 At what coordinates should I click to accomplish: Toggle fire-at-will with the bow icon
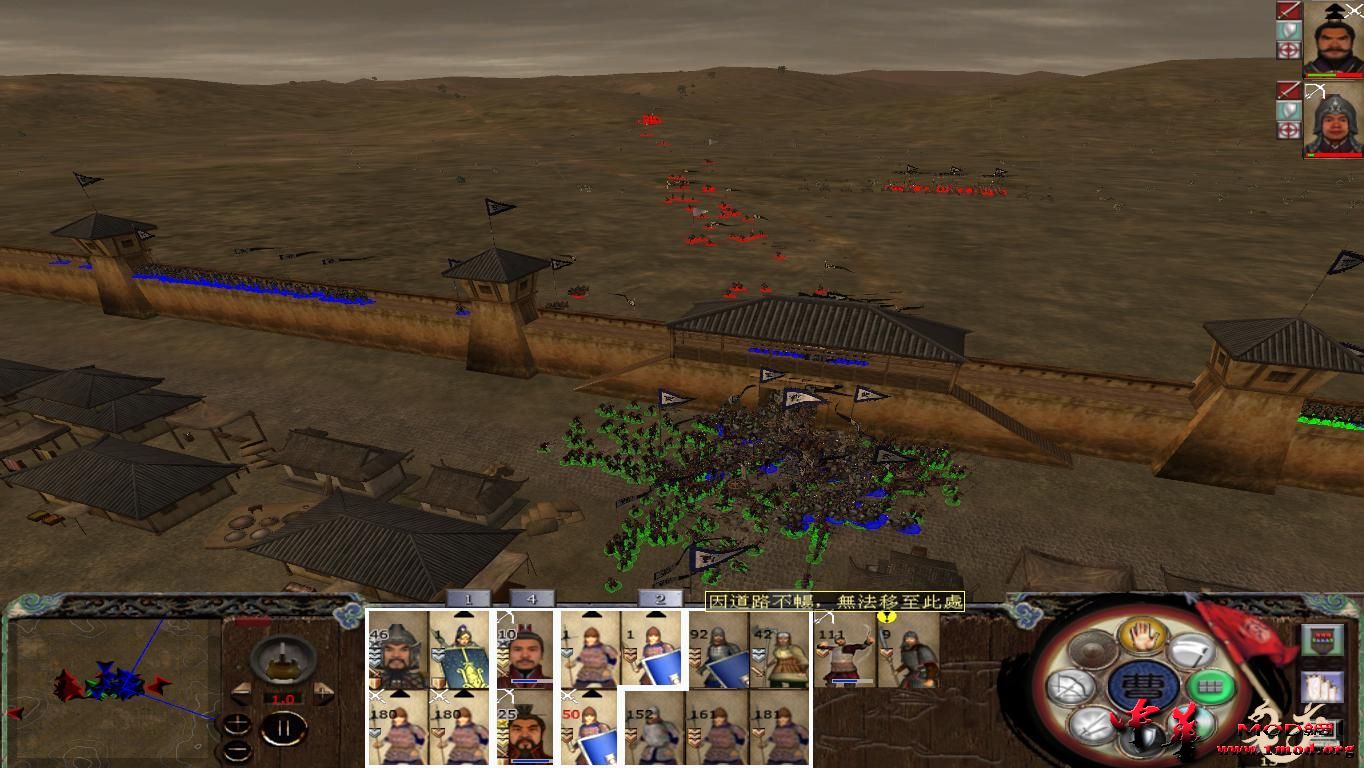[1072, 686]
